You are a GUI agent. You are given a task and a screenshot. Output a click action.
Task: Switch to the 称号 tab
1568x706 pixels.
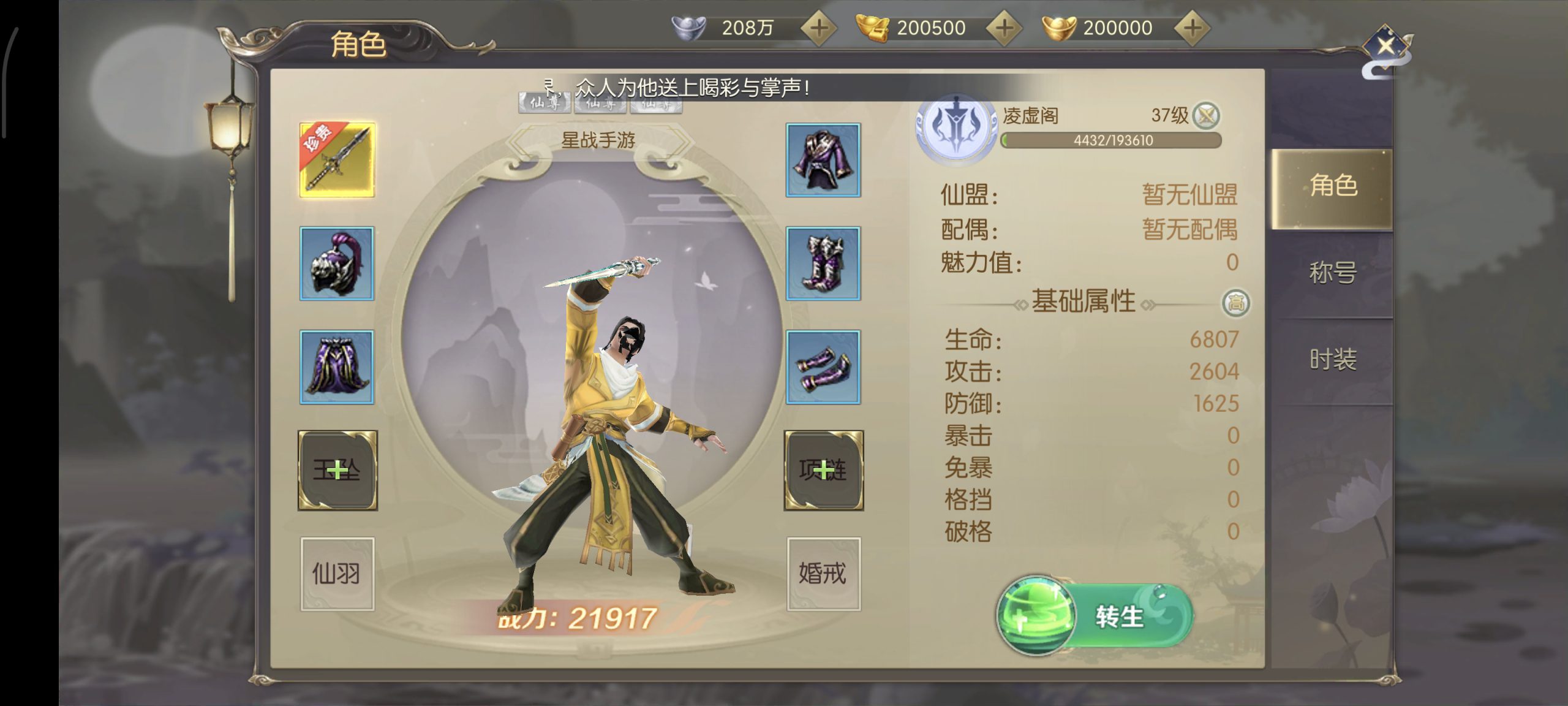tap(1332, 272)
